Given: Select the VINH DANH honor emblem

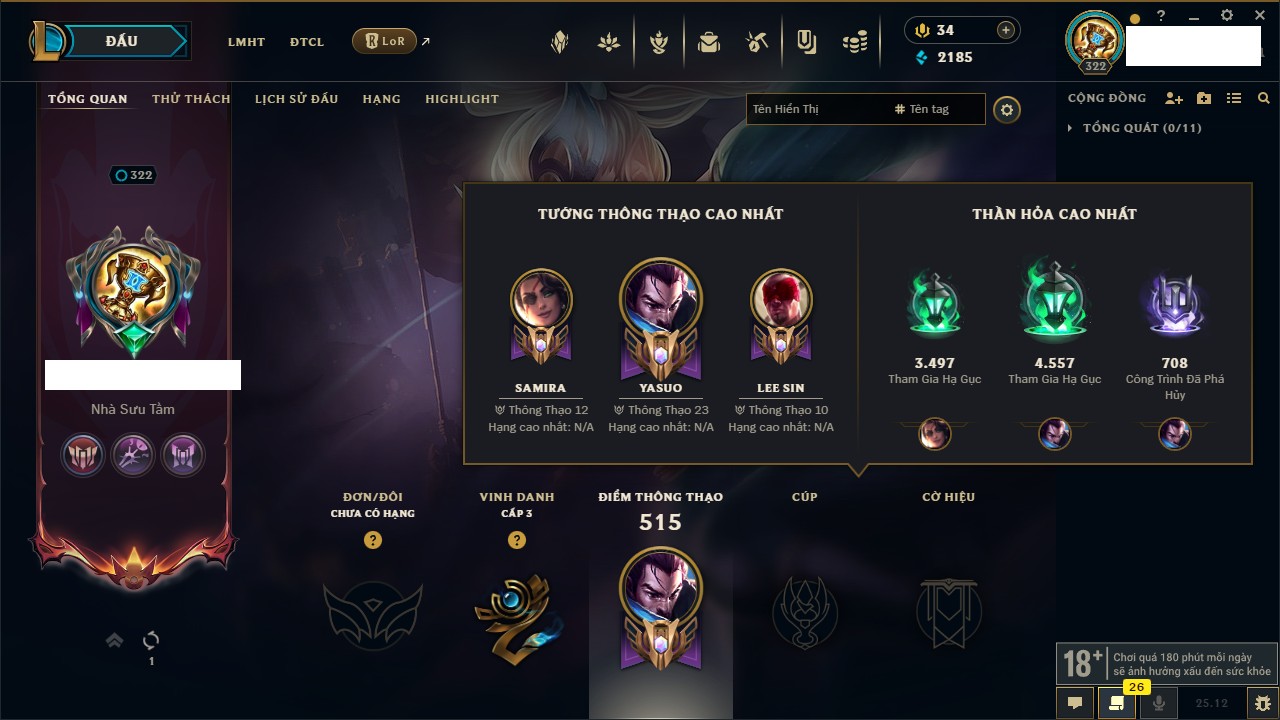Looking at the screenshot, I should [516, 612].
